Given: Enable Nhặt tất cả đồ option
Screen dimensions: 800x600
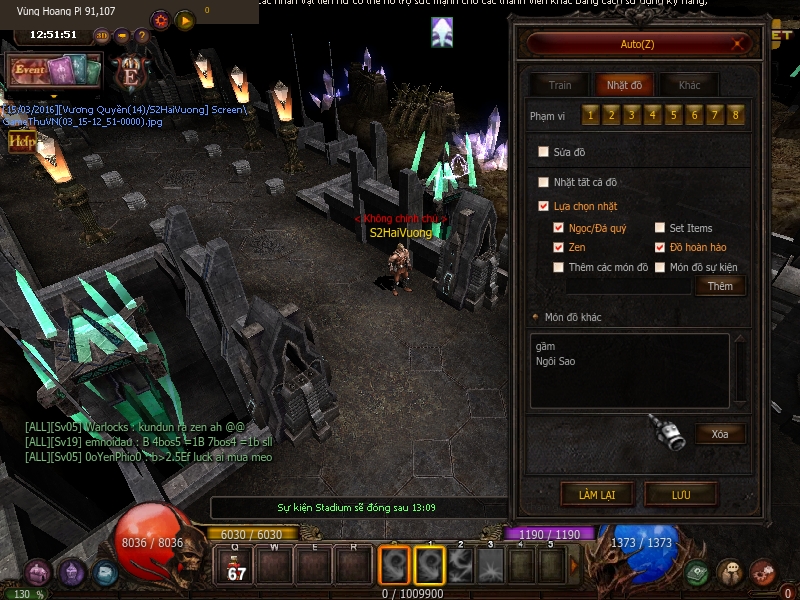Looking at the screenshot, I should [x=544, y=182].
